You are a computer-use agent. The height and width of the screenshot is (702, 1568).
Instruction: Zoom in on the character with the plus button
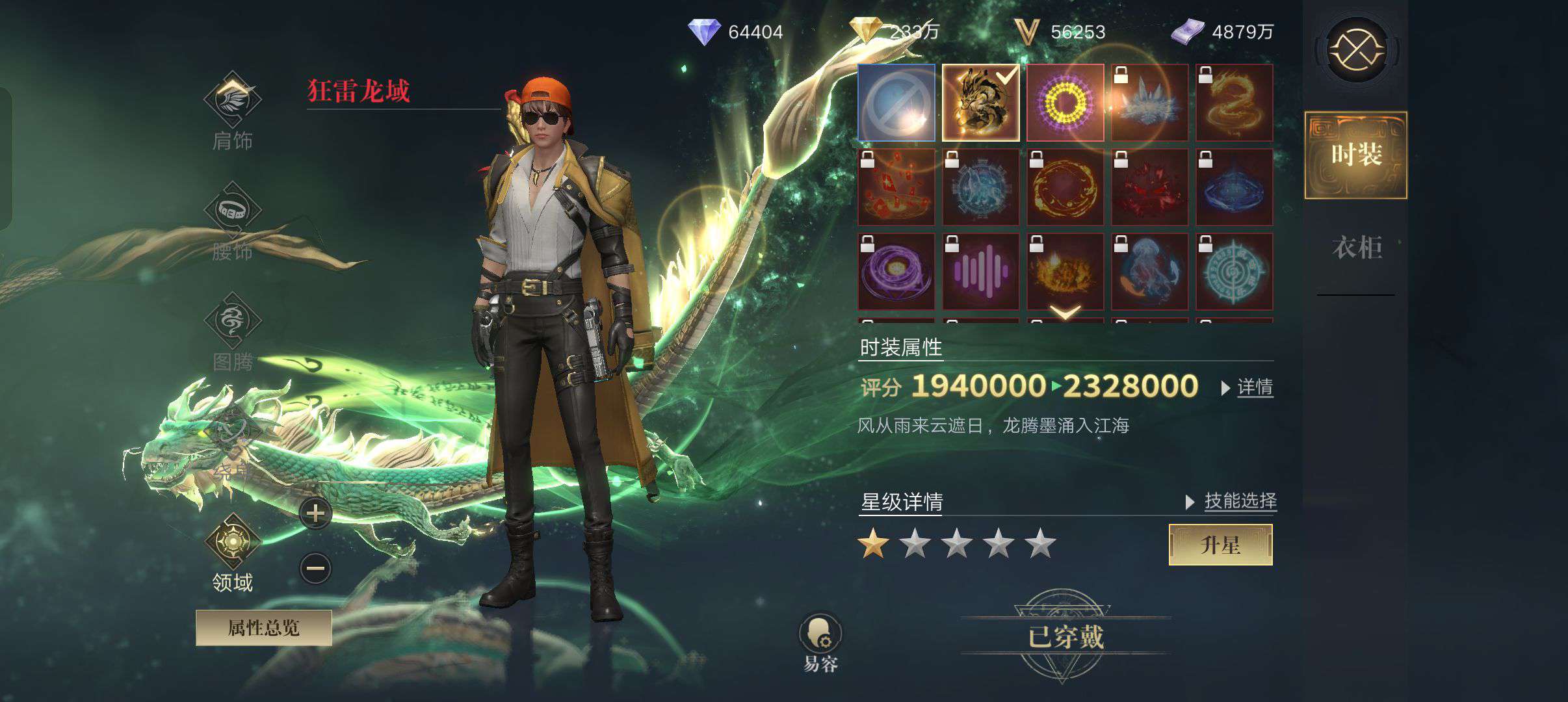tap(315, 513)
